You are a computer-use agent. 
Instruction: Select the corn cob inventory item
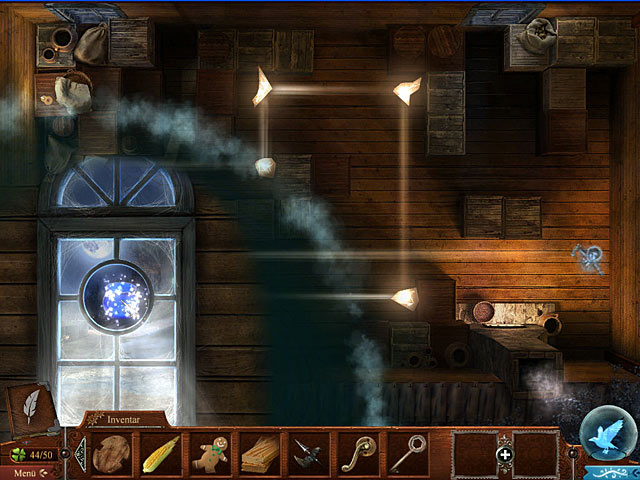tap(160, 454)
